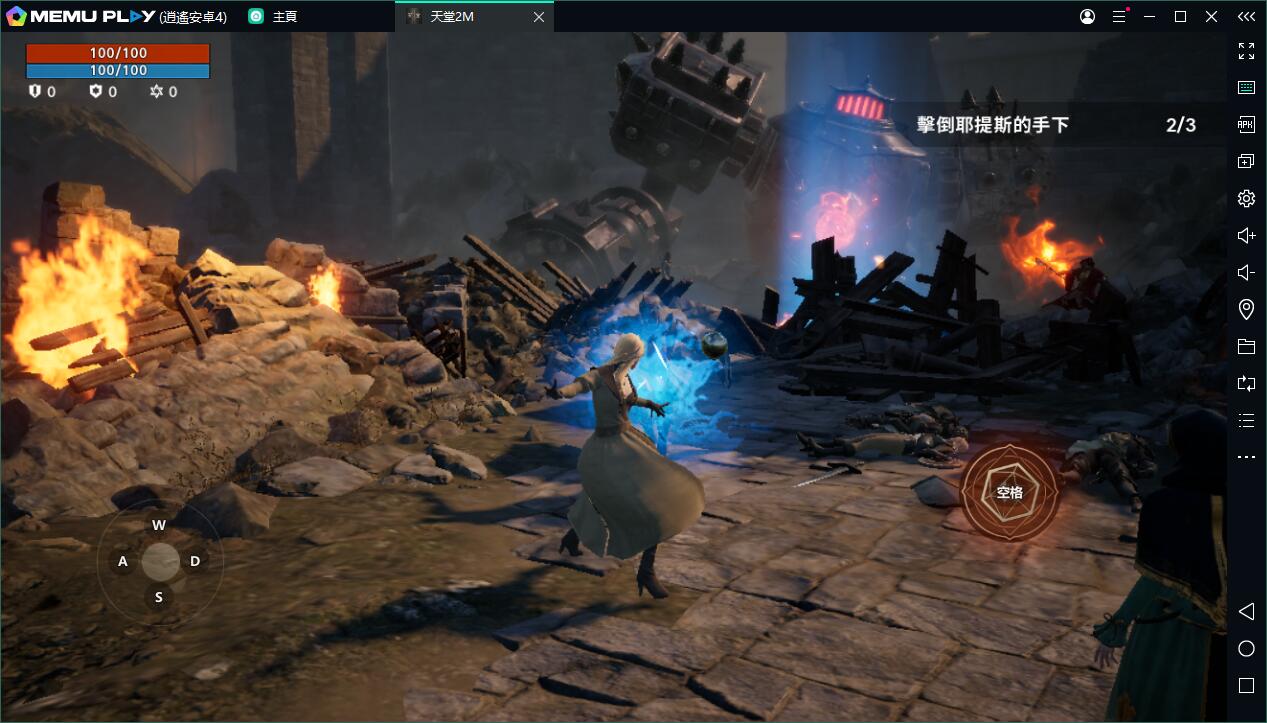Tap the S key on the movement pad
This screenshot has height=723, width=1267.
point(158,597)
